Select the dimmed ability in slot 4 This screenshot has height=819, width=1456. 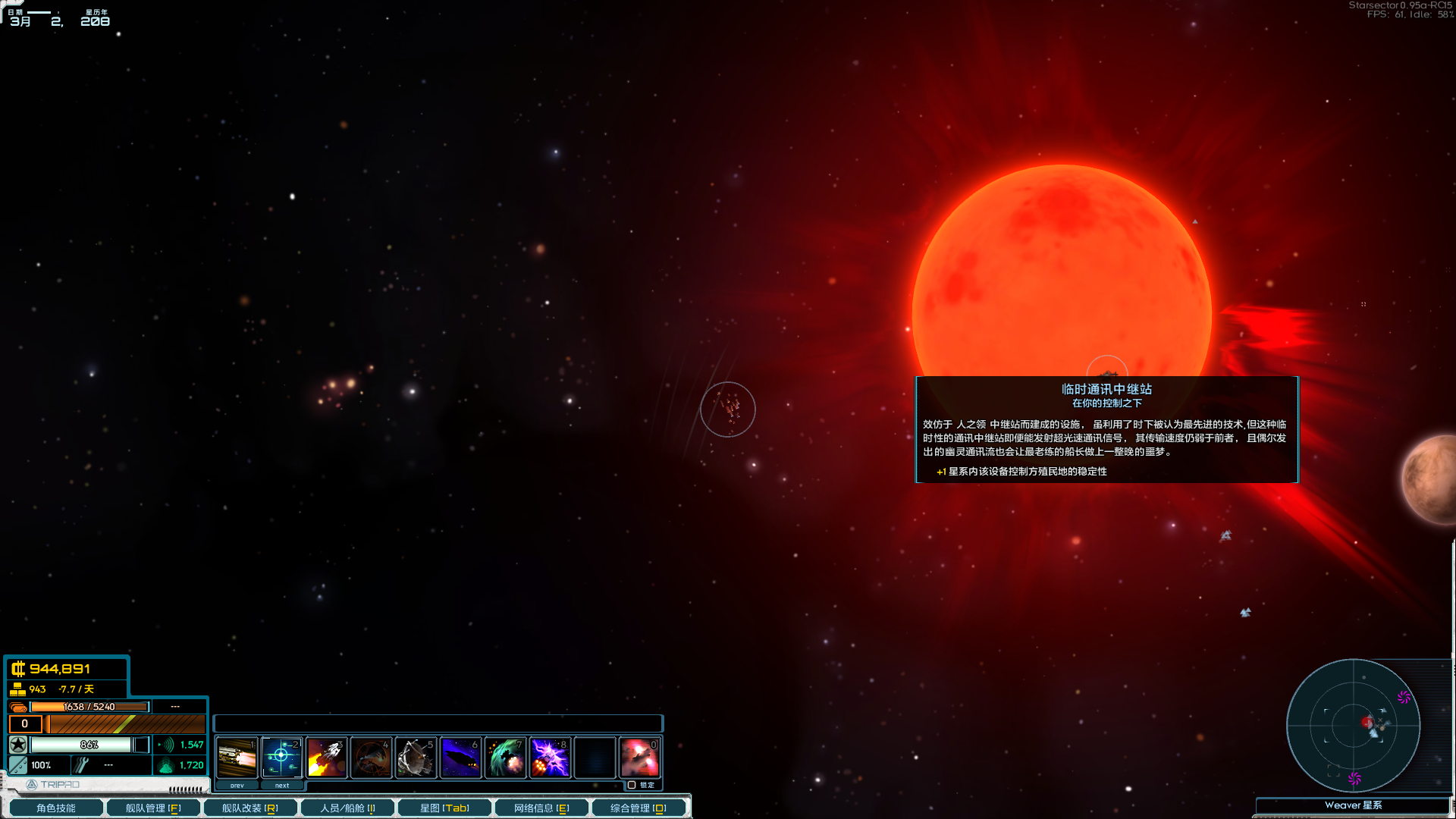coord(371,758)
